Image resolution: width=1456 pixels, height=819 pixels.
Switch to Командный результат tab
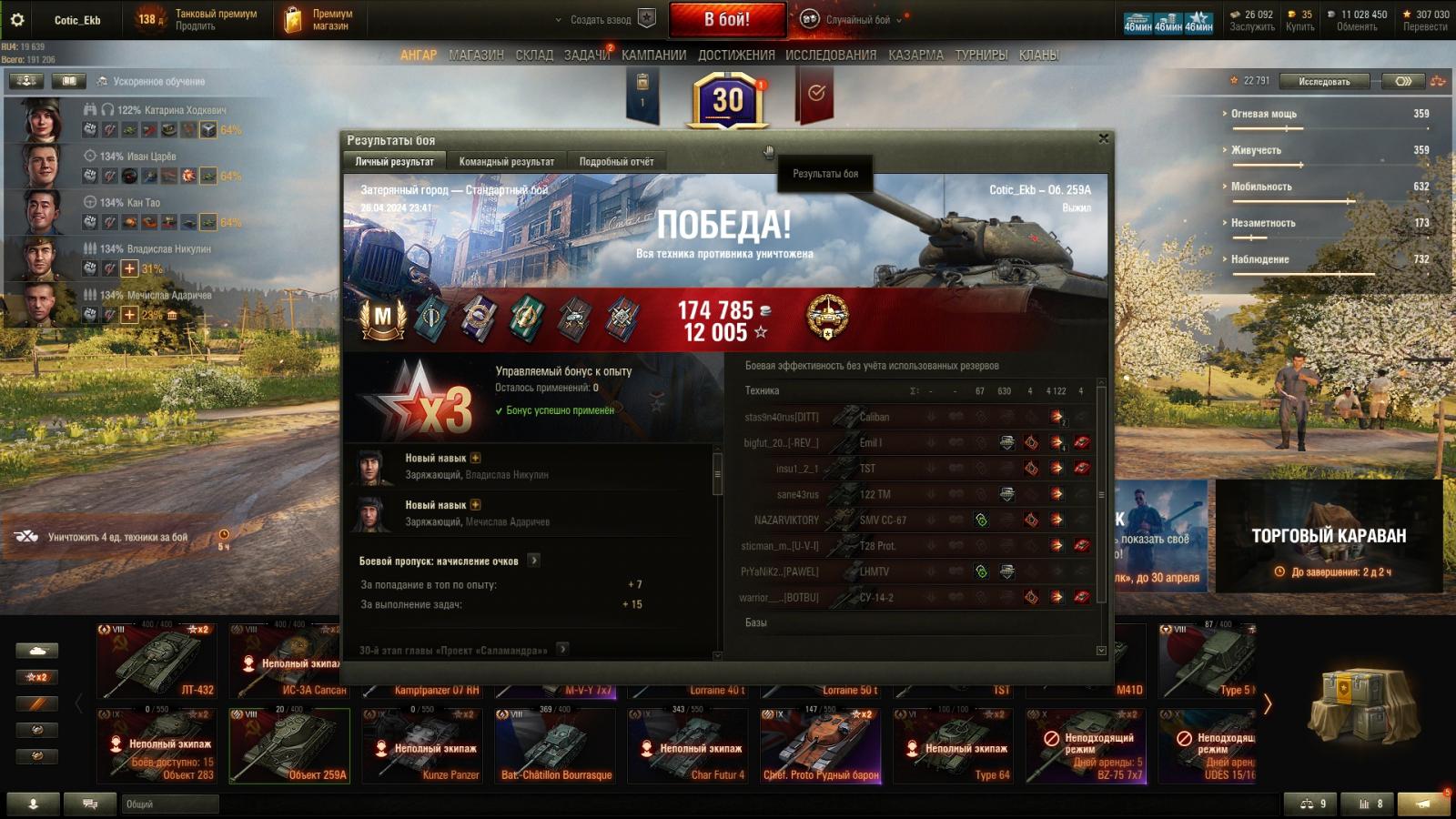[506, 162]
